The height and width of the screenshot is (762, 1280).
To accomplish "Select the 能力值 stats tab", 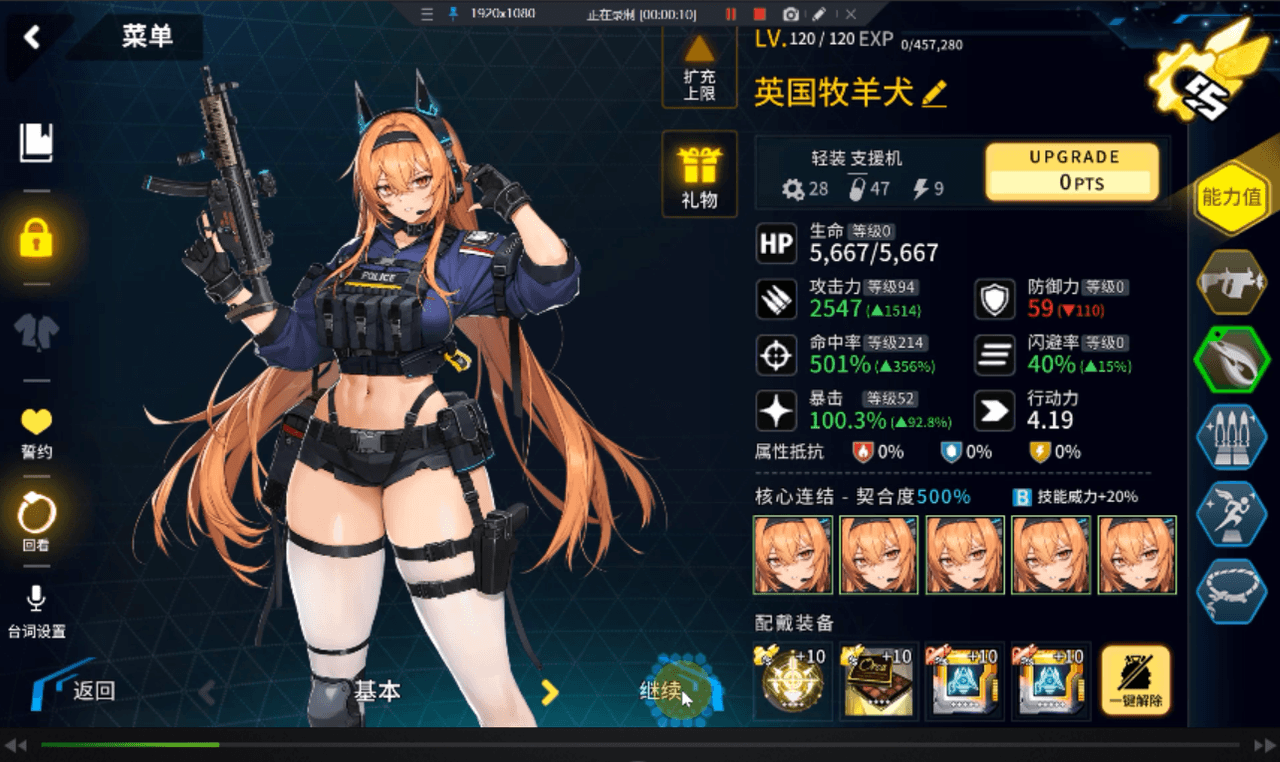I will click(1231, 197).
